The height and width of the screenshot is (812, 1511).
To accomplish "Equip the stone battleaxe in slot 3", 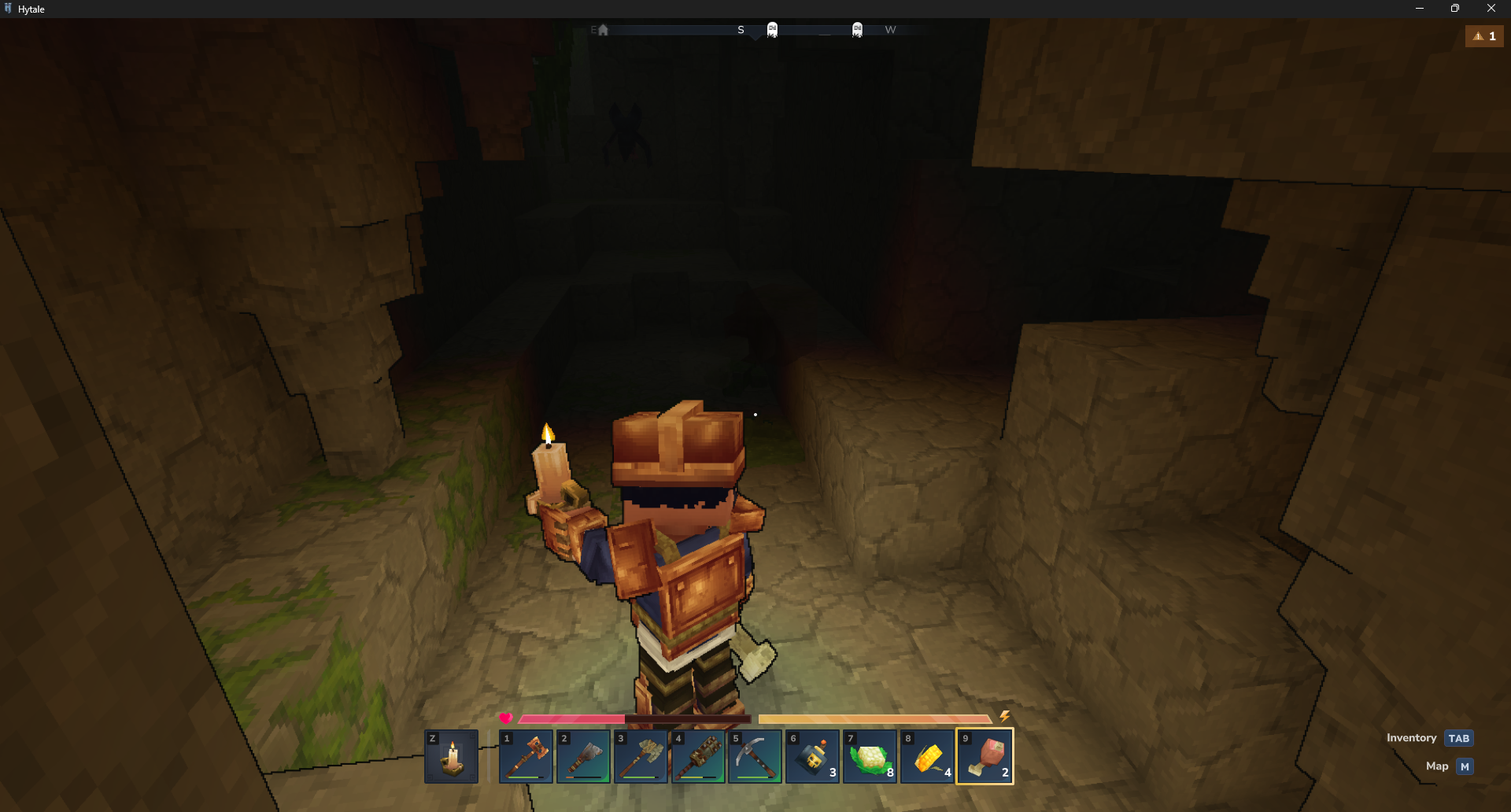I will pos(641,757).
